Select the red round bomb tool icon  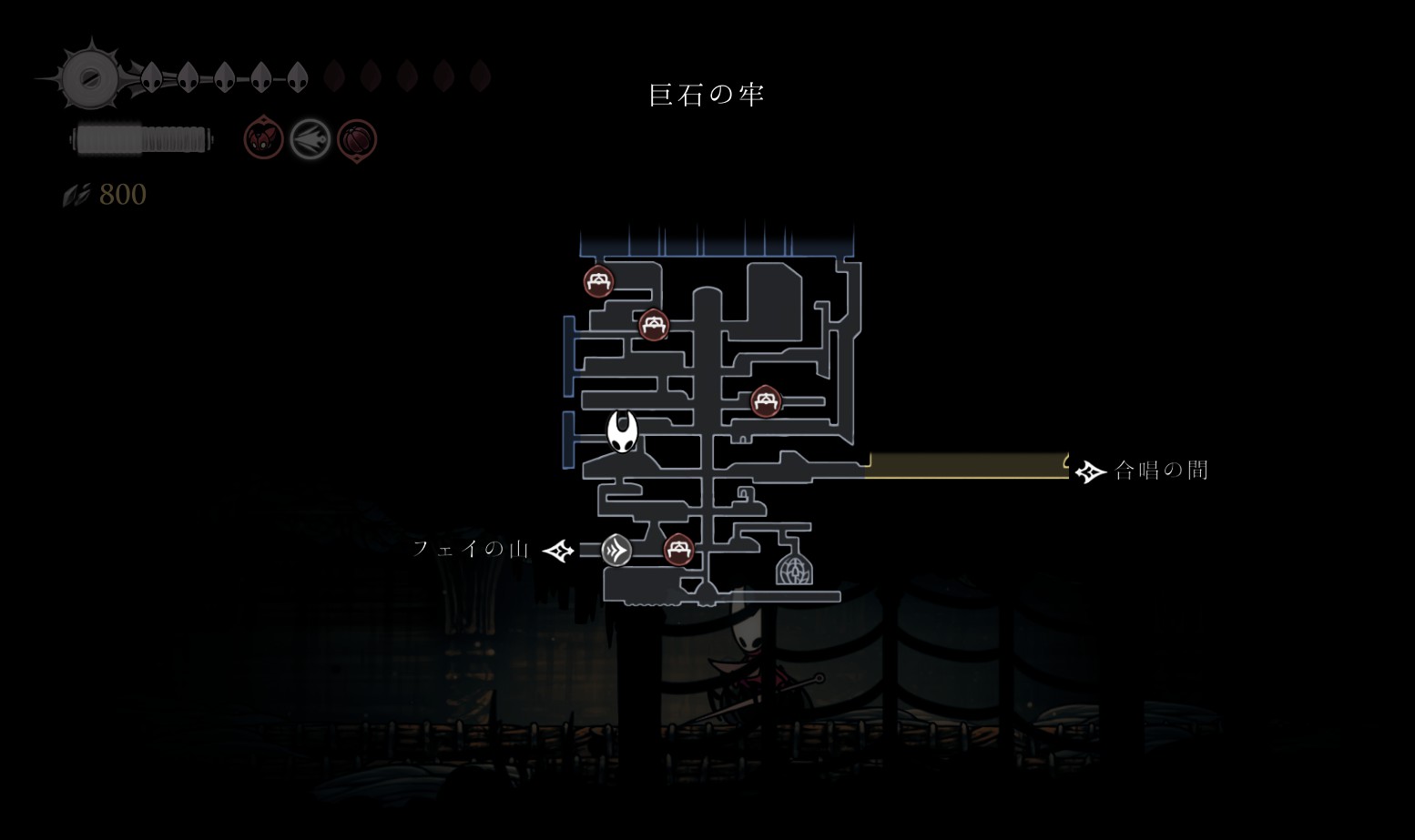pyautogui.click(x=356, y=140)
